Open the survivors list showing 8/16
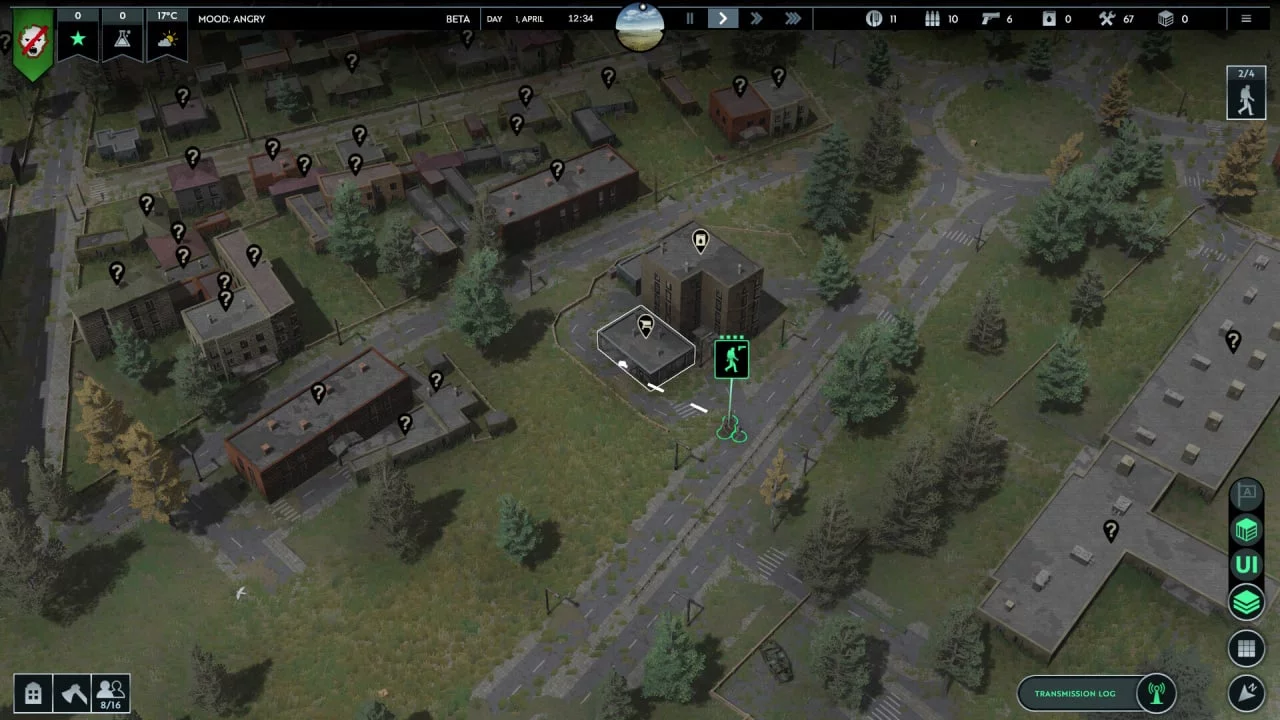Image resolution: width=1280 pixels, height=720 pixels. (110, 692)
